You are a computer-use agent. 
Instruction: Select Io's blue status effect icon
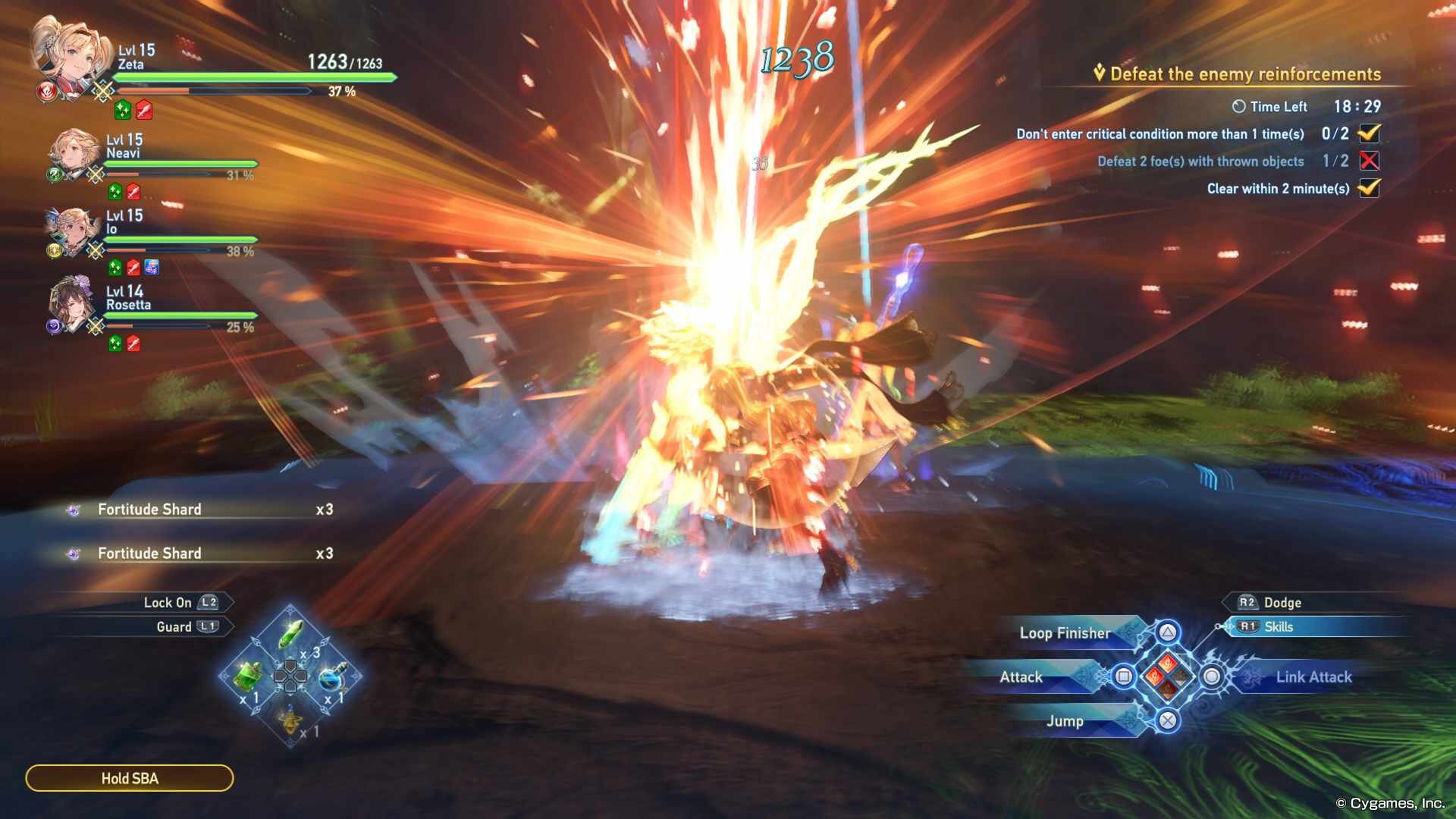point(150,267)
